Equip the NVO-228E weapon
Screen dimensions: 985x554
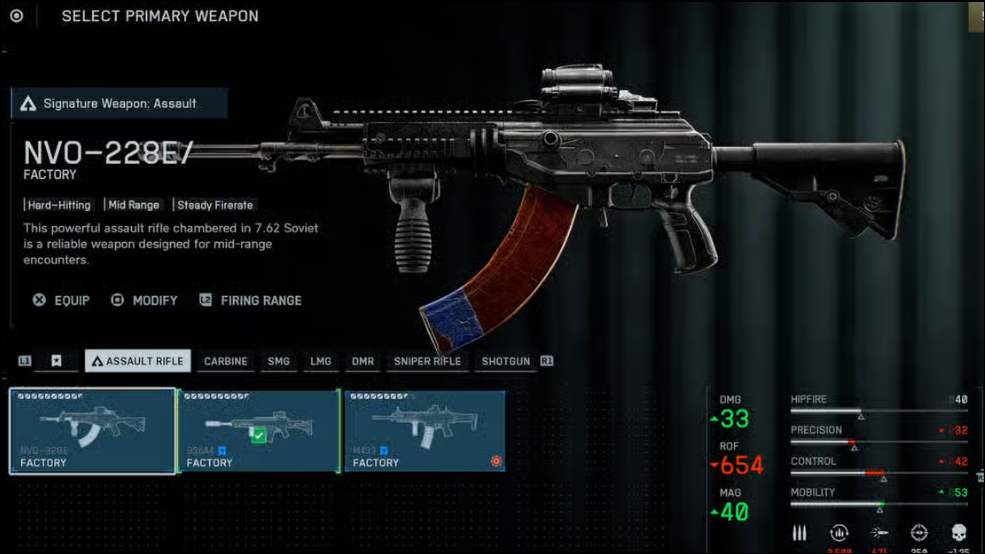click(x=62, y=300)
